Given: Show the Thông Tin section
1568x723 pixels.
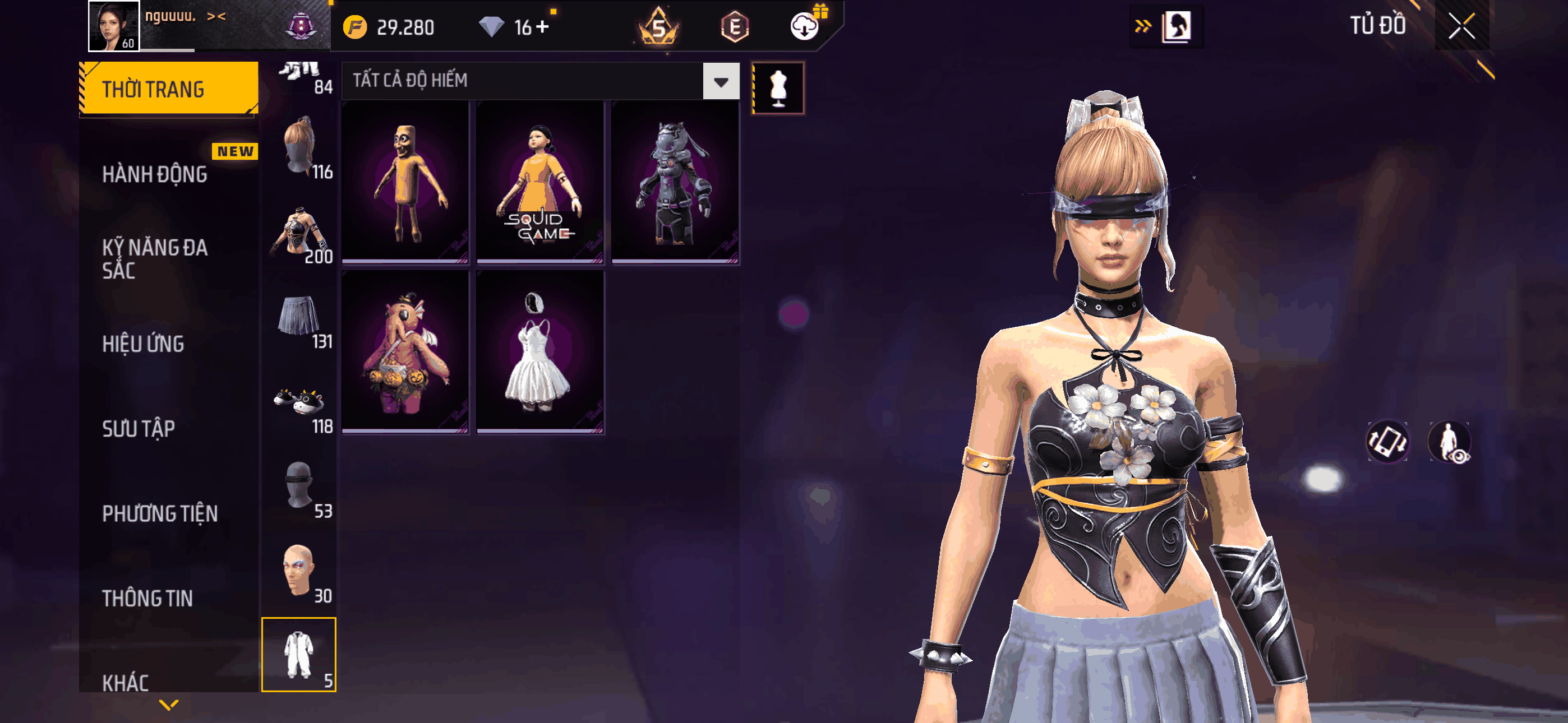Looking at the screenshot, I should [147, 598].
